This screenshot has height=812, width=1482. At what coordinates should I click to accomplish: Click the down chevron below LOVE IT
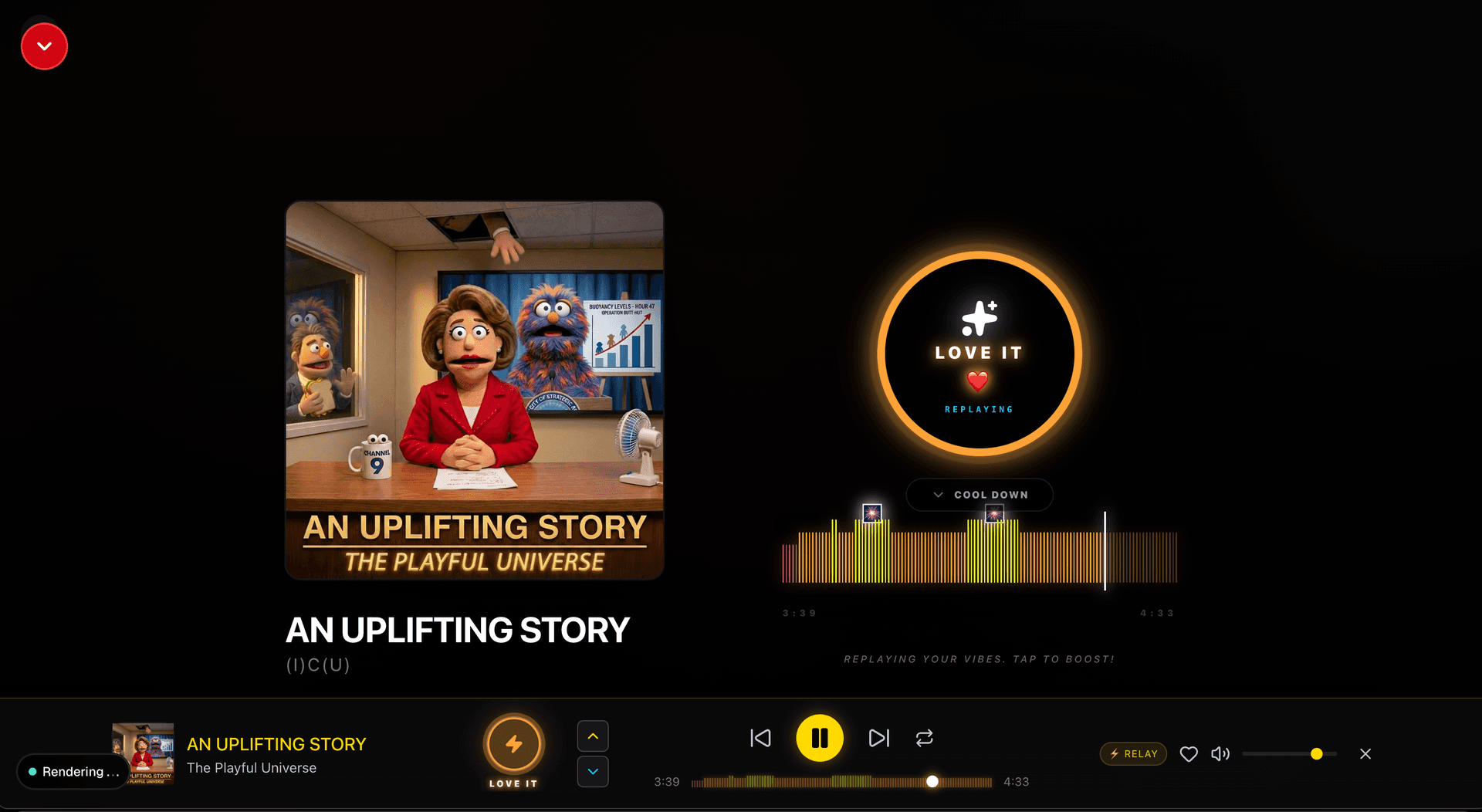[x=592, y=771]
